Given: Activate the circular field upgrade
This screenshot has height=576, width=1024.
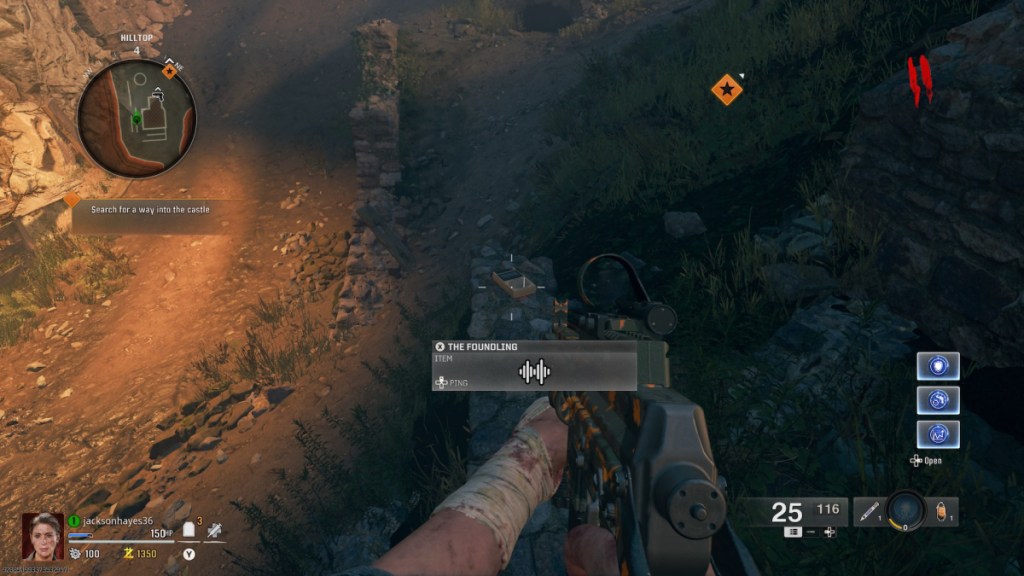Looking at the screenshot, I should pos(905,510).
